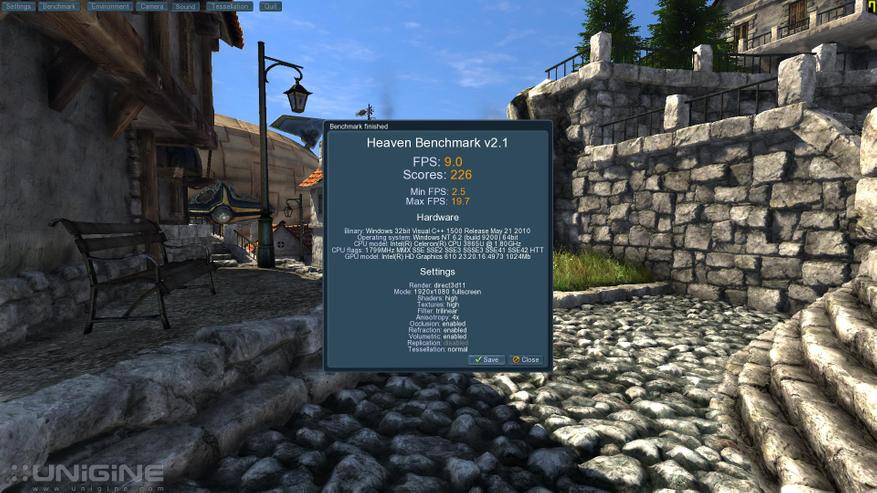Click the Tessellation button
The width and height of the screenshot is (877, 493).
pyautogui.click(x=231, y=6)
